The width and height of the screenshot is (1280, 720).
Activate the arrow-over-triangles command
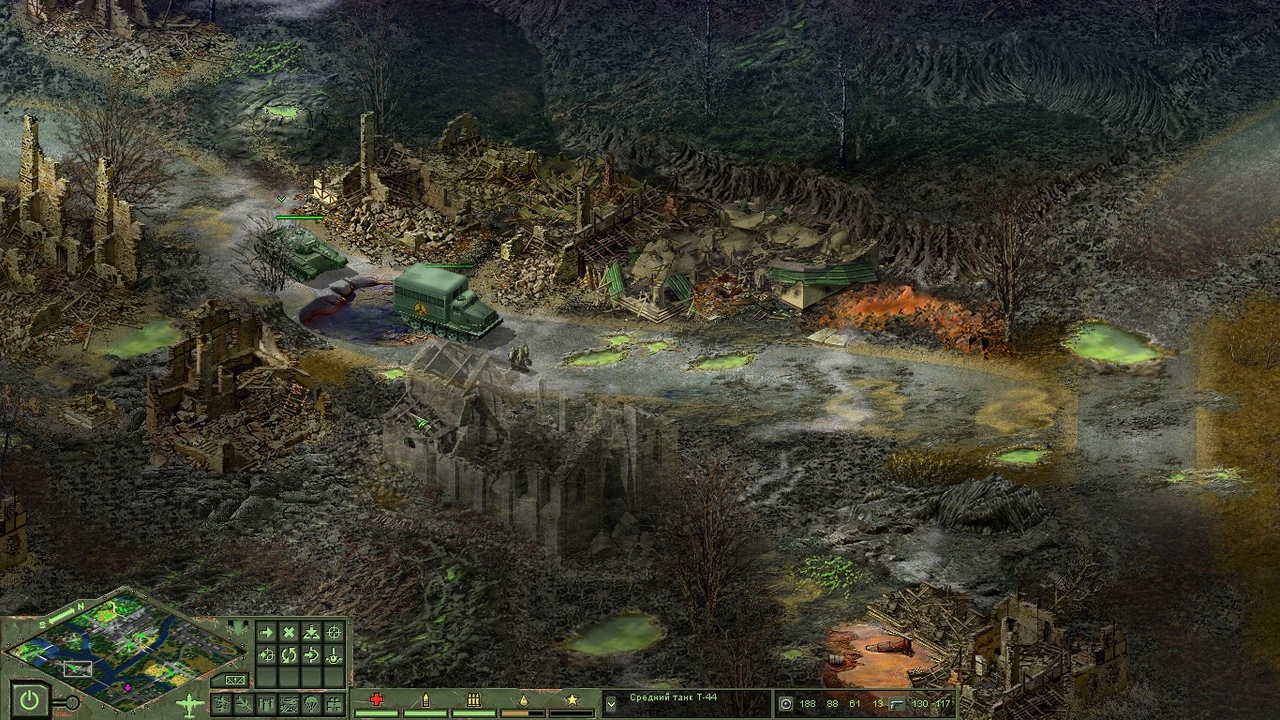coord(311,632)
